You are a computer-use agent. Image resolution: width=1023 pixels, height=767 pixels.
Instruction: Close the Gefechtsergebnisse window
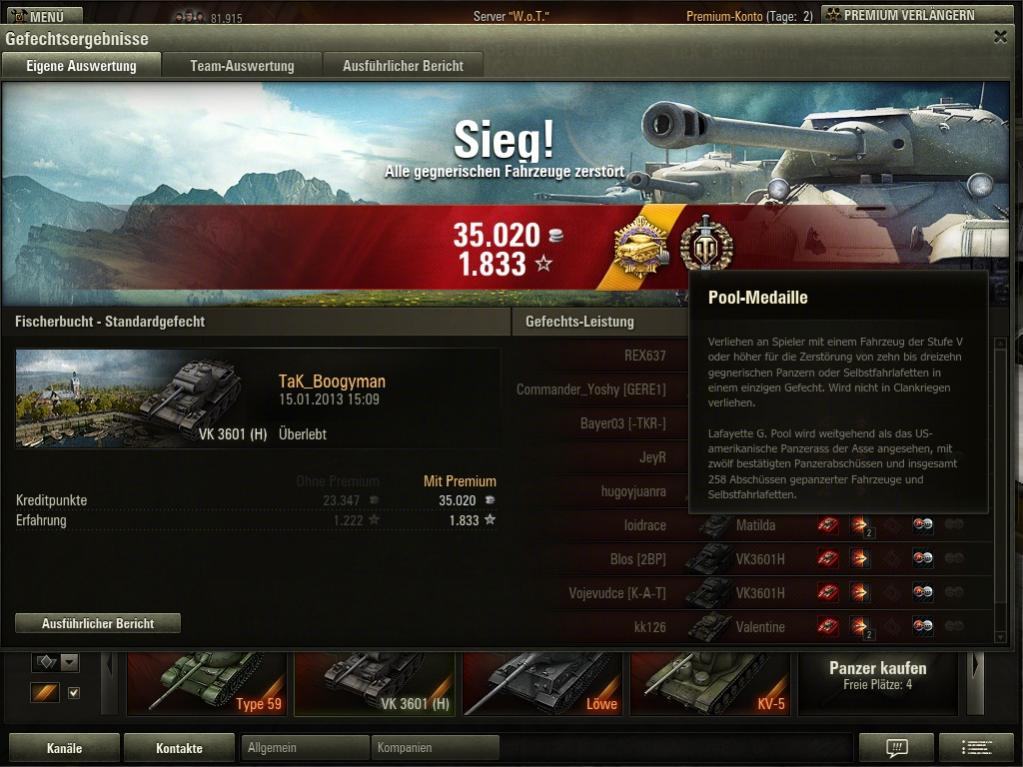click(x=1000, y=37)
